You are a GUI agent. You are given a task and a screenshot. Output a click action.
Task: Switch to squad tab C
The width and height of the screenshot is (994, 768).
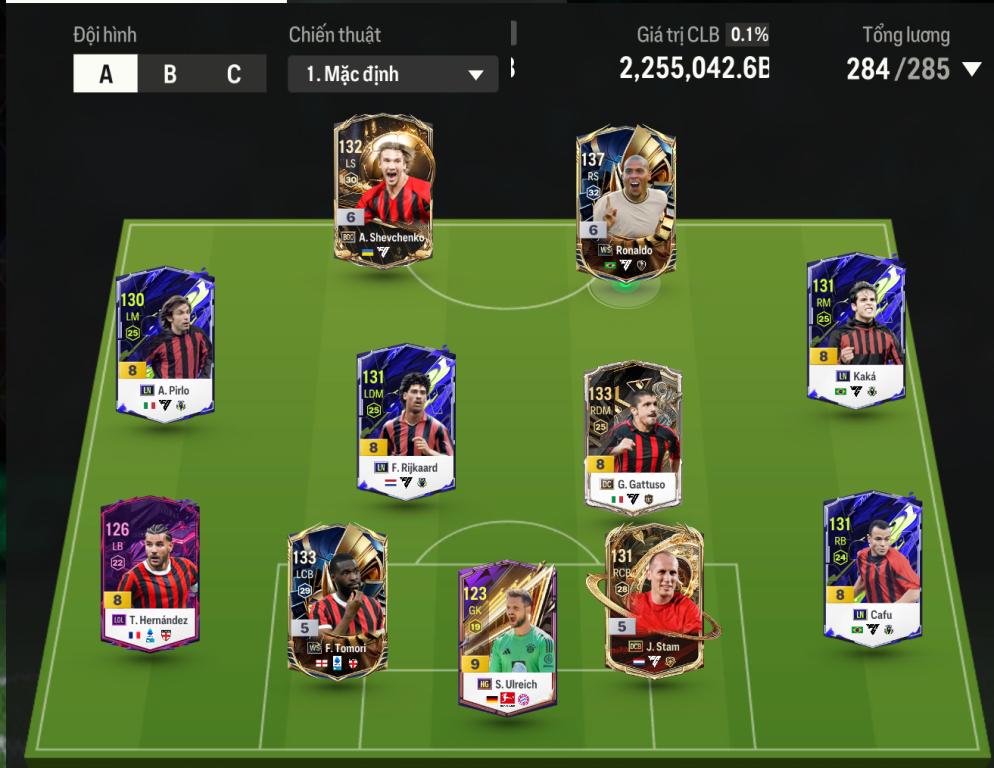point(234,74)
